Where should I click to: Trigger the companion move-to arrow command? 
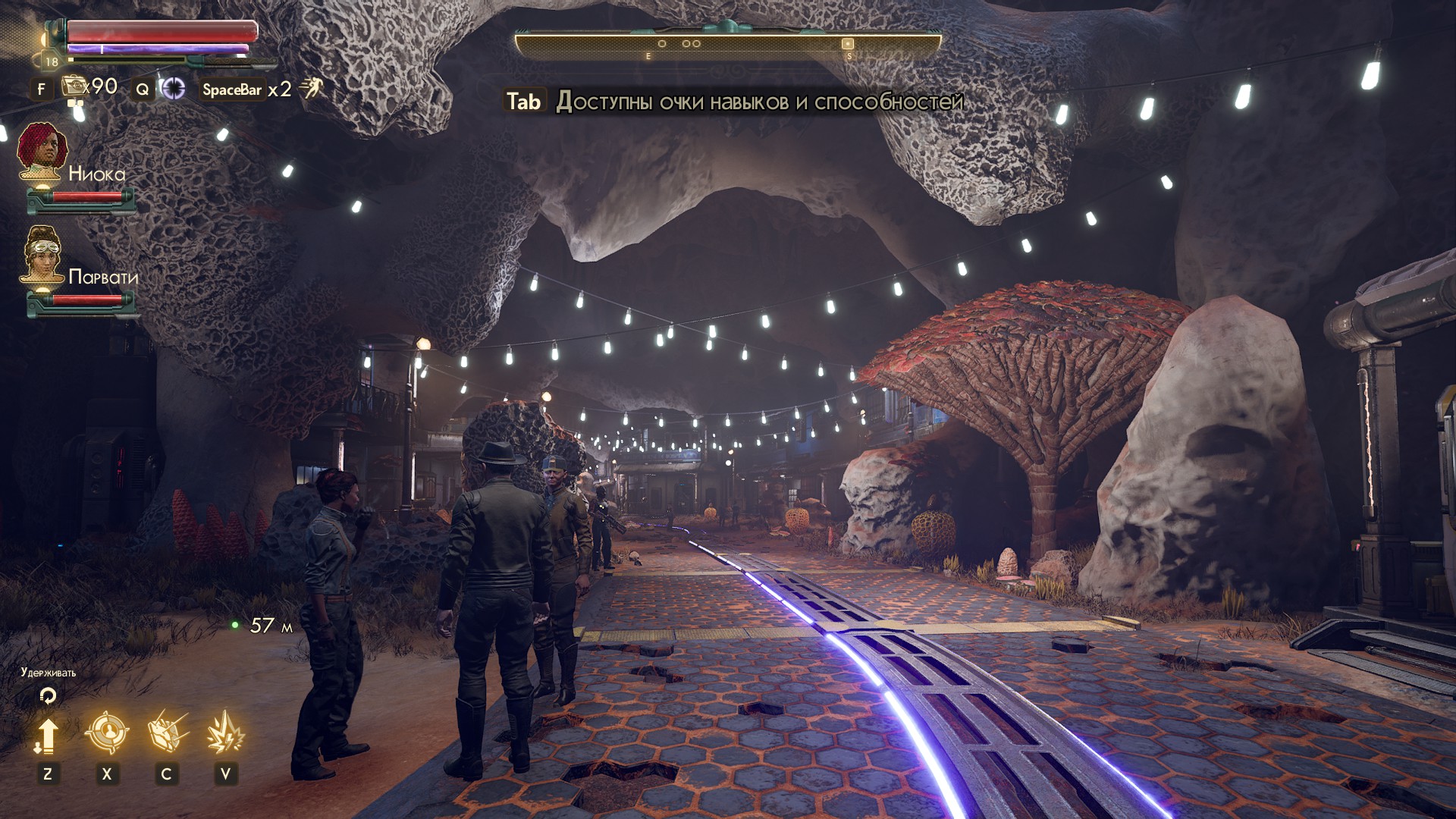(x=47, y=735)
